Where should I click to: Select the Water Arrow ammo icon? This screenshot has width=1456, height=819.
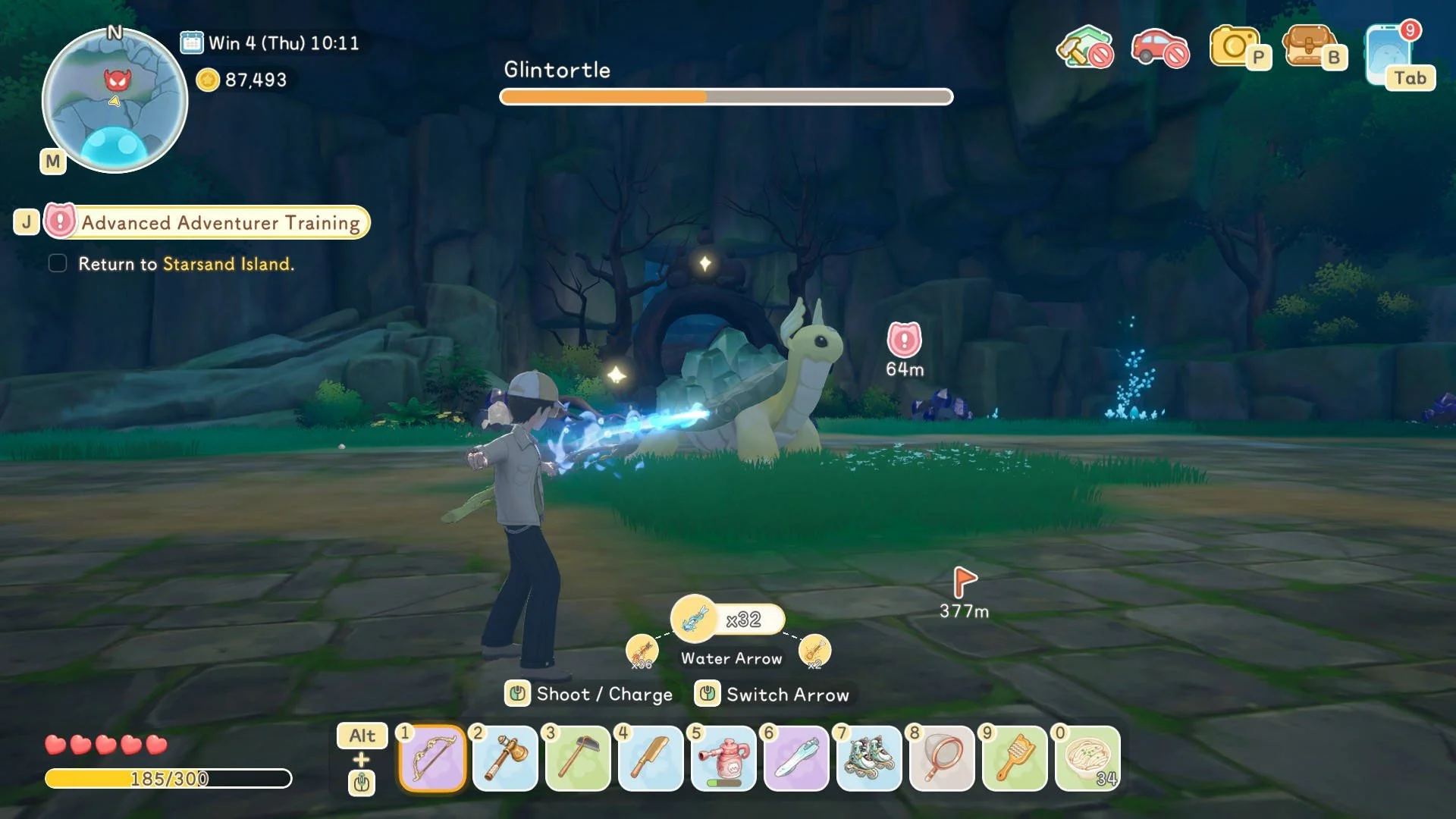click(694, 619)
